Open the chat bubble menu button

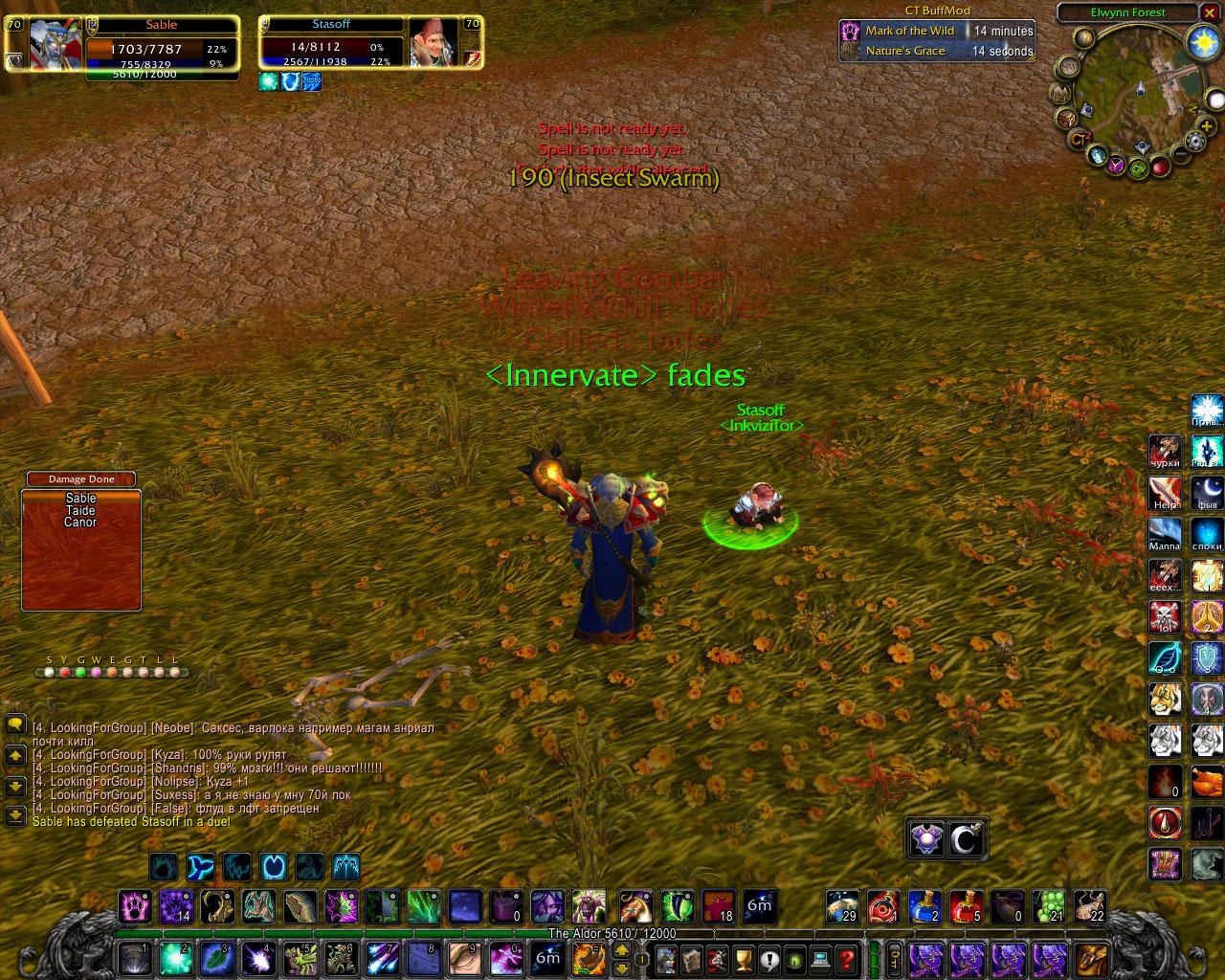(x=15, y=724)
